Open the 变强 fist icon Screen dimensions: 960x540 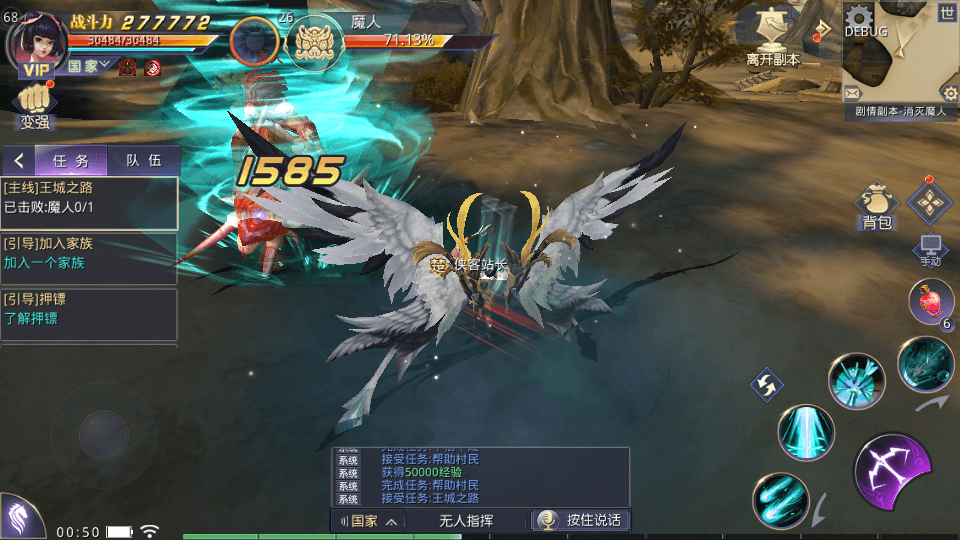35,105
